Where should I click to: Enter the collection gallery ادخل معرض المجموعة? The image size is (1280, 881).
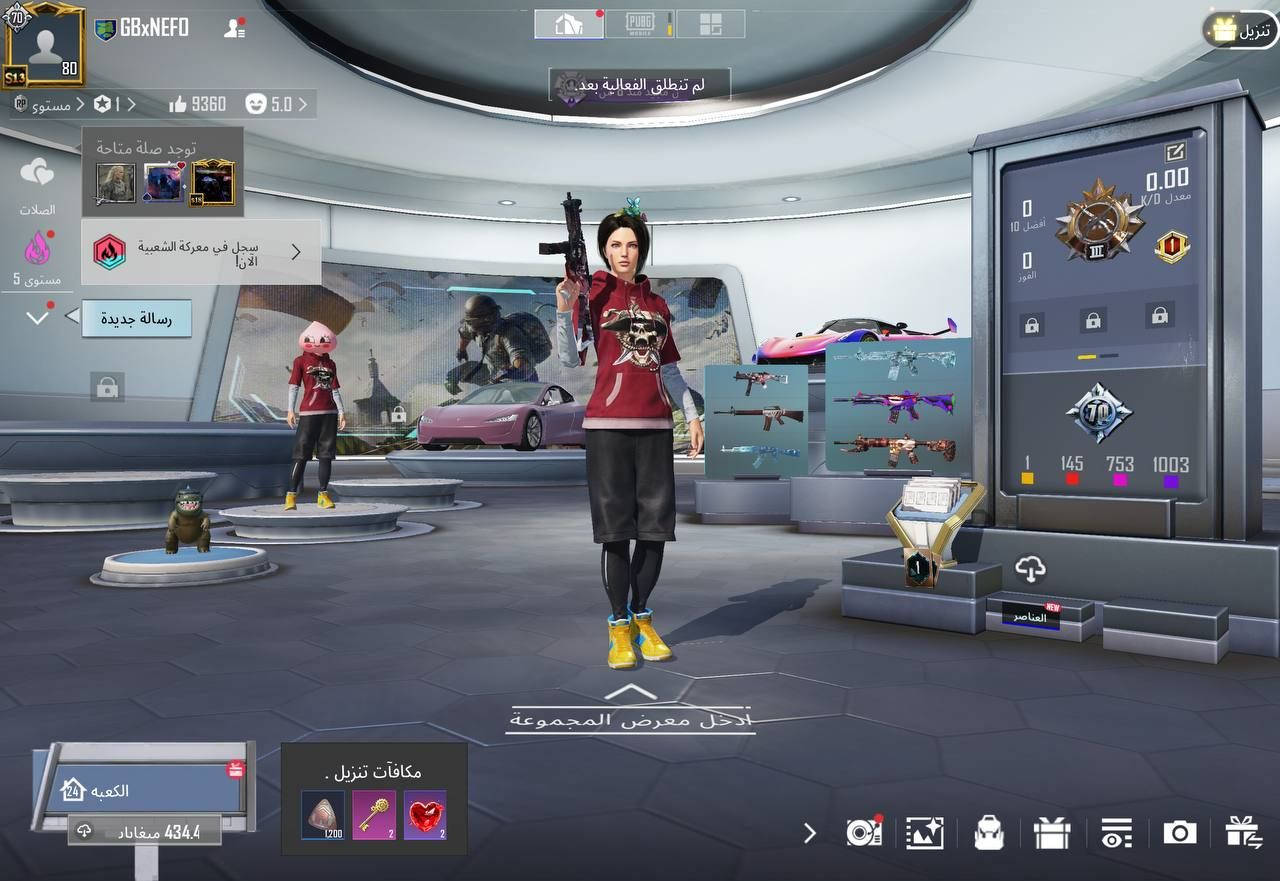(628, 719)
